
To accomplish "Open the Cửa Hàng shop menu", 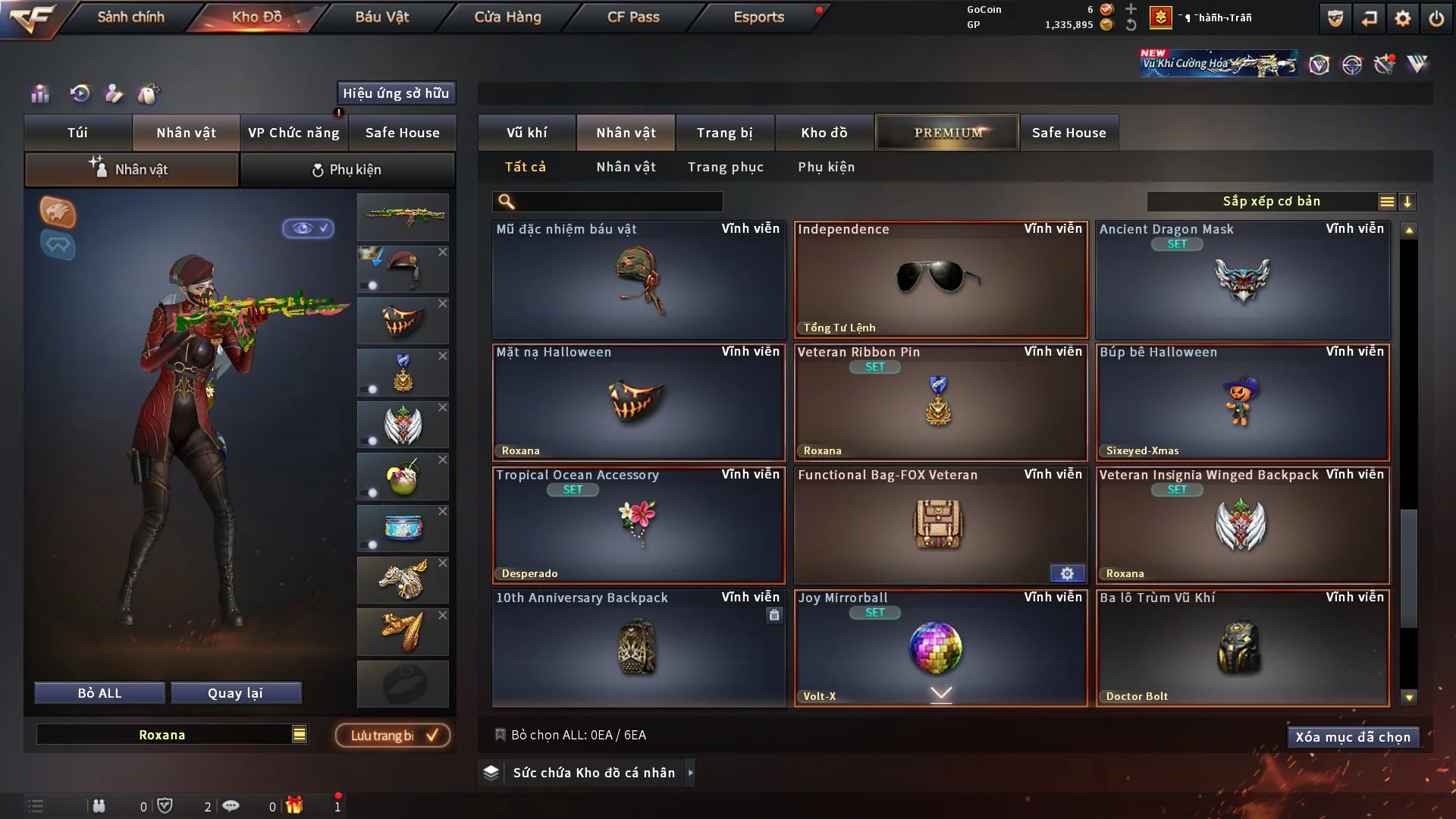I will click(507, 17).
